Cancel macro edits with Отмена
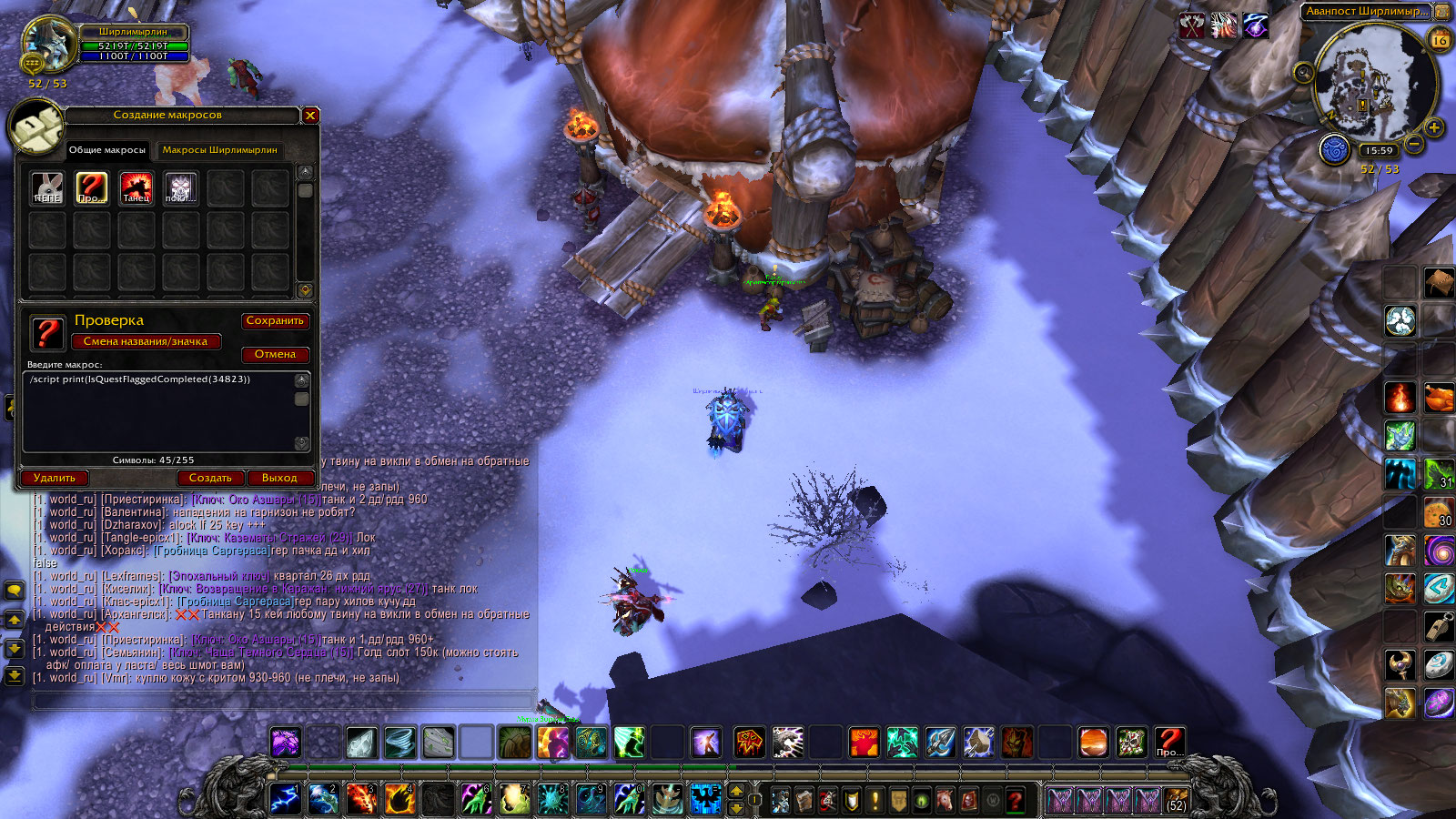Screen dimensions: 1456x819 tap(275, 355)
